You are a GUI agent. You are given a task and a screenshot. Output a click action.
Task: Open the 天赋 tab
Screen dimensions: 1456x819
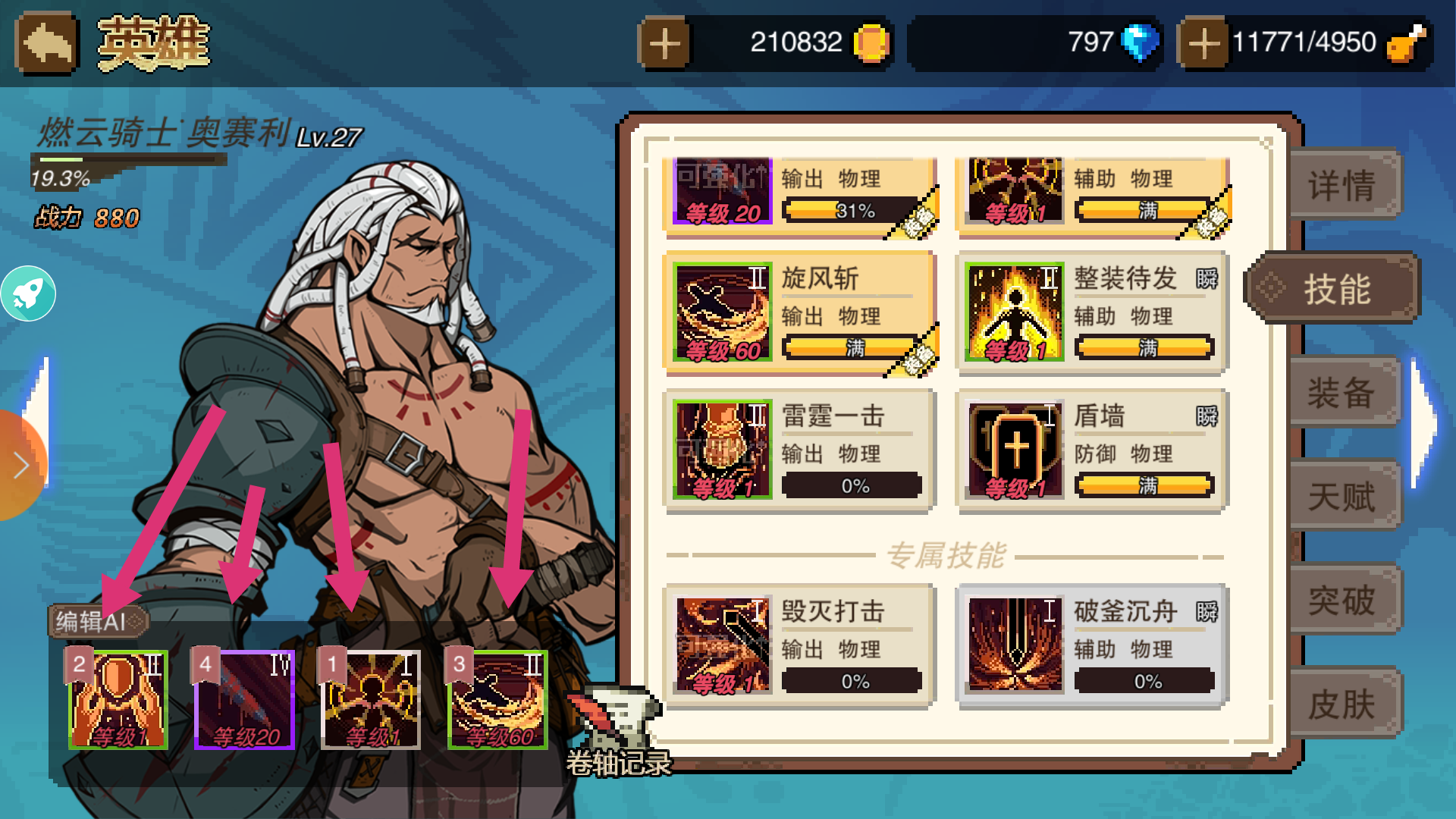tap(1343, 497)
